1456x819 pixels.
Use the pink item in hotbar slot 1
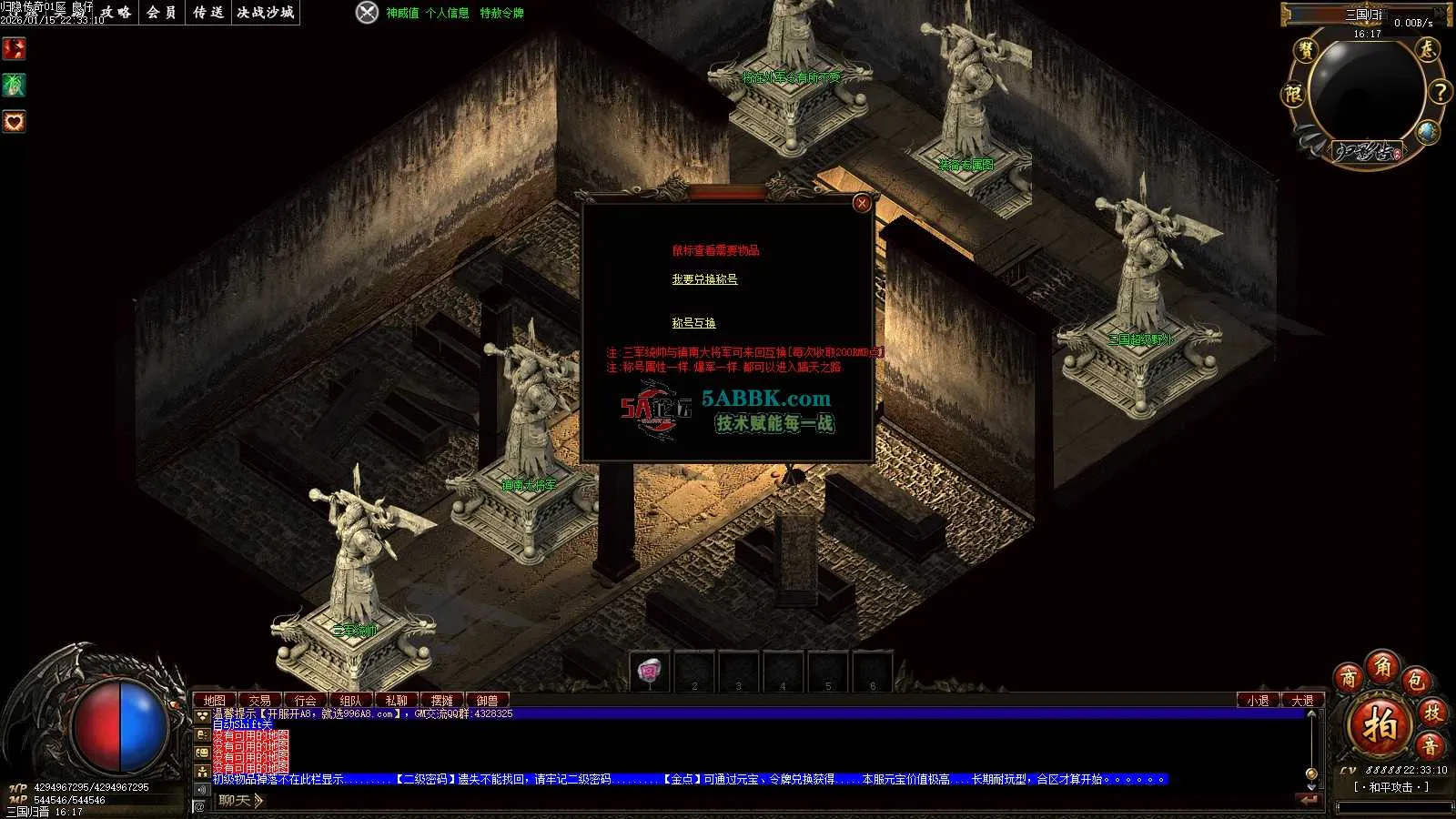click(x=649, y=672)
